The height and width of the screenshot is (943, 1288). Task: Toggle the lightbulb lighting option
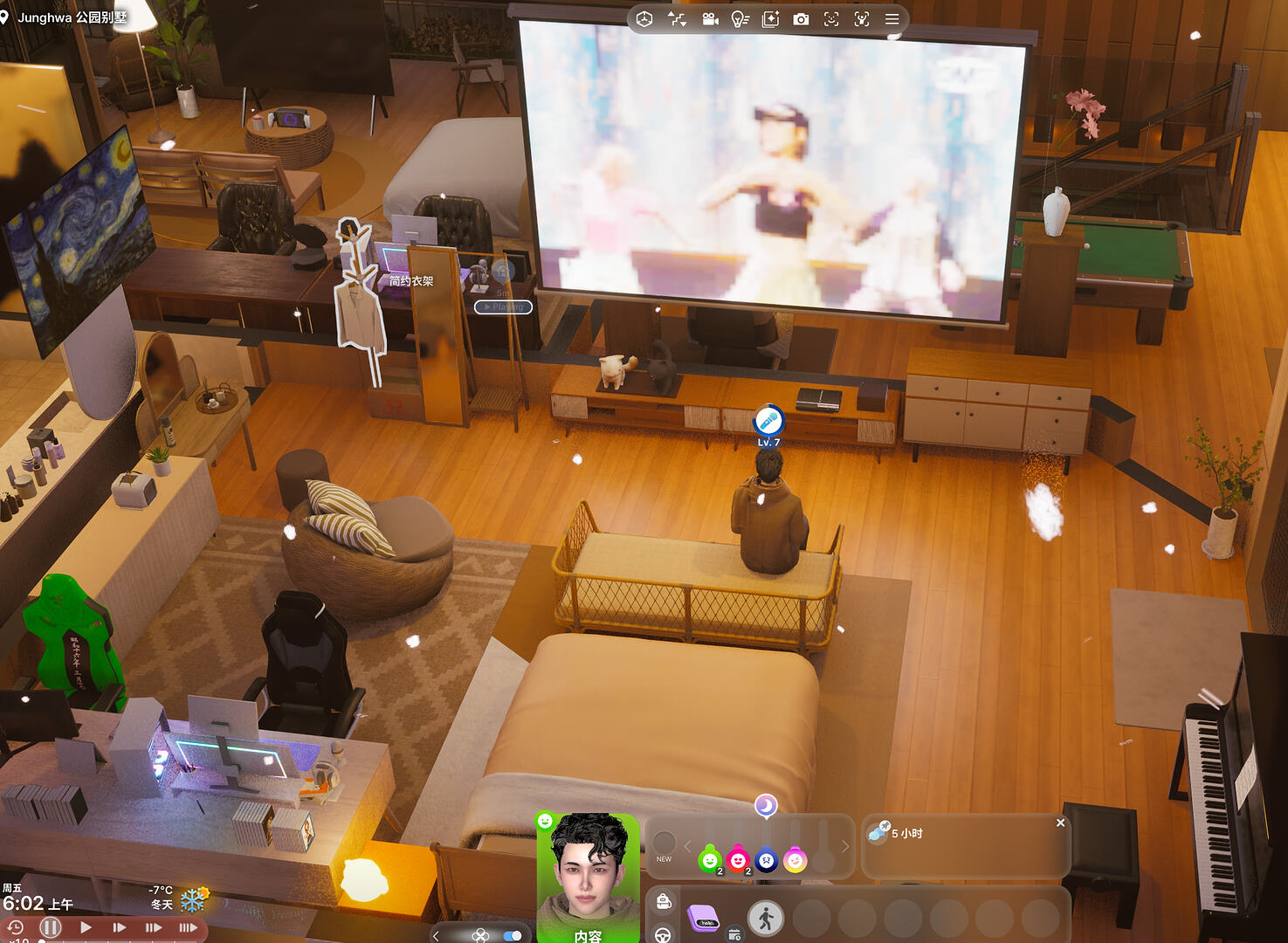(x=740, y=19)
